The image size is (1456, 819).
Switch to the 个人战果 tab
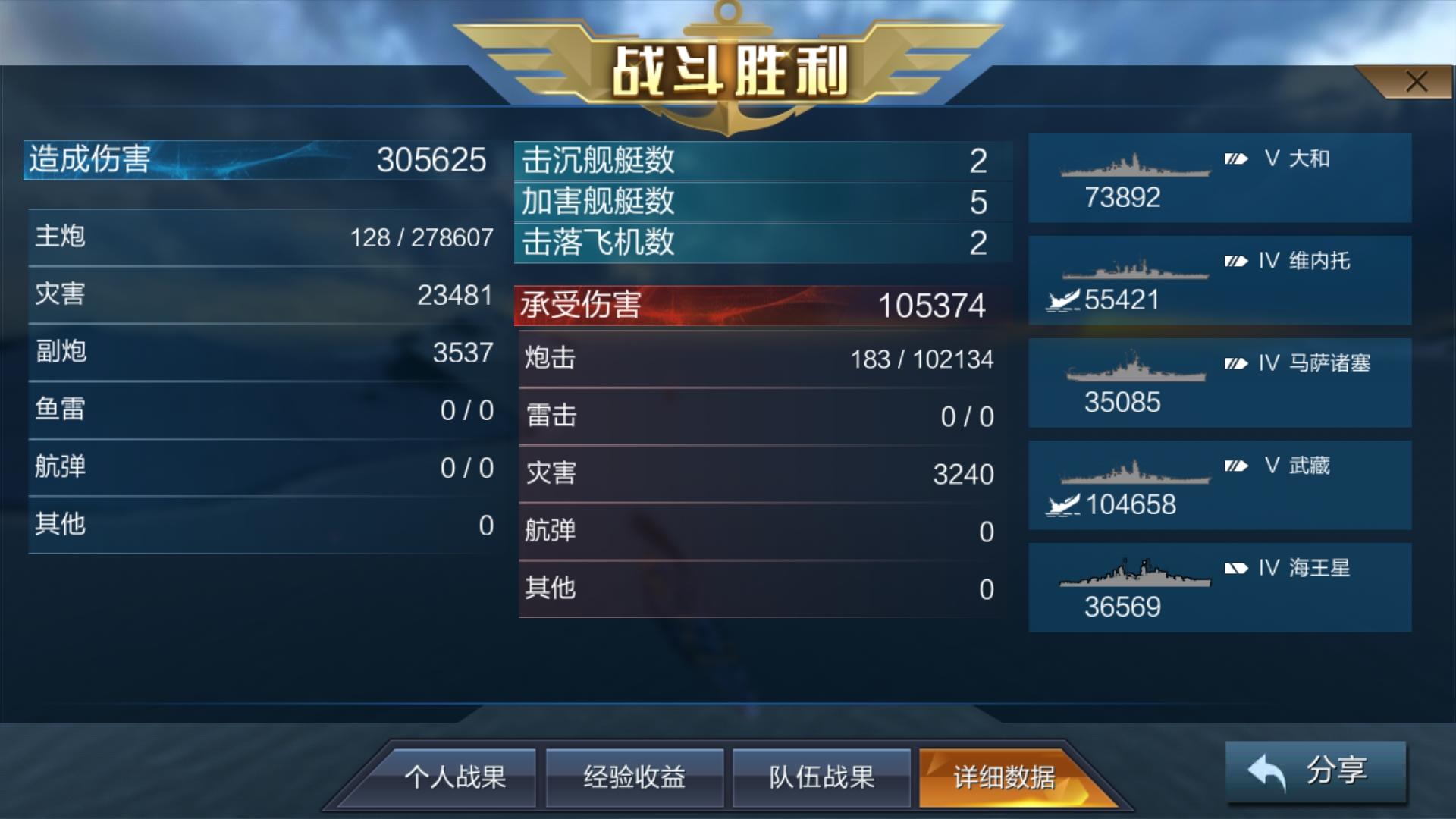point(460,777)
